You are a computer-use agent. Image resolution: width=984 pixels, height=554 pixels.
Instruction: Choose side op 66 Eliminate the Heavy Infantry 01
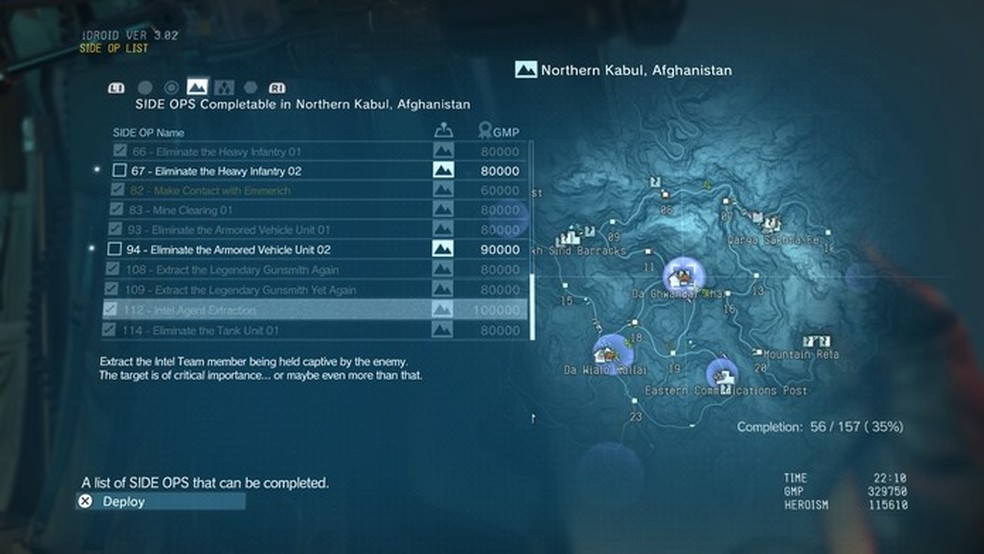click(x=216, y=151)
